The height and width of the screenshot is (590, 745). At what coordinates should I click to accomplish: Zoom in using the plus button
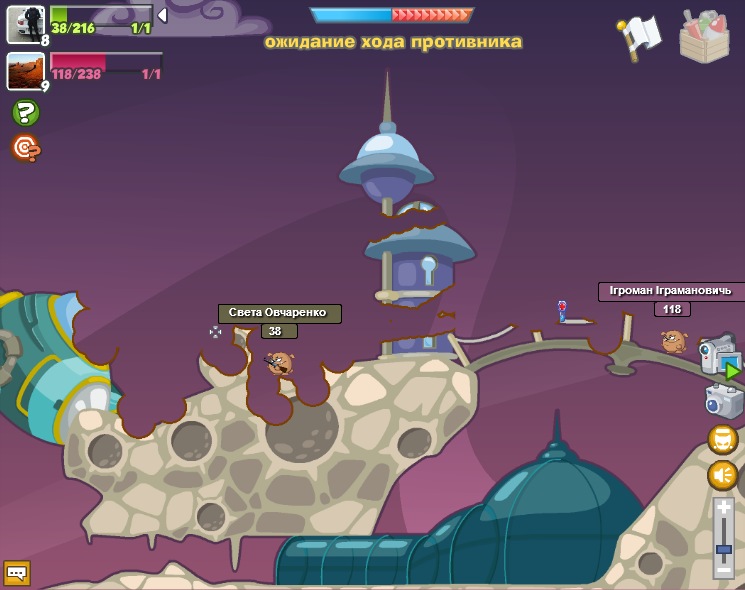point(724,508)
